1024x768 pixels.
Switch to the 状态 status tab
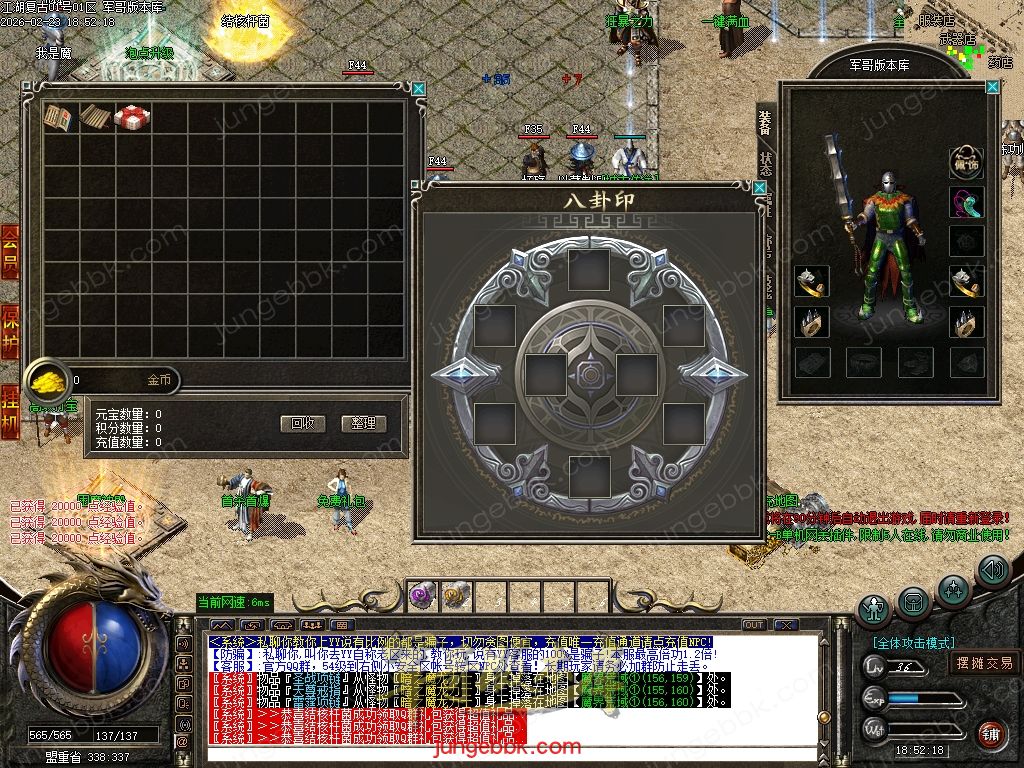[x=766, y=163]
